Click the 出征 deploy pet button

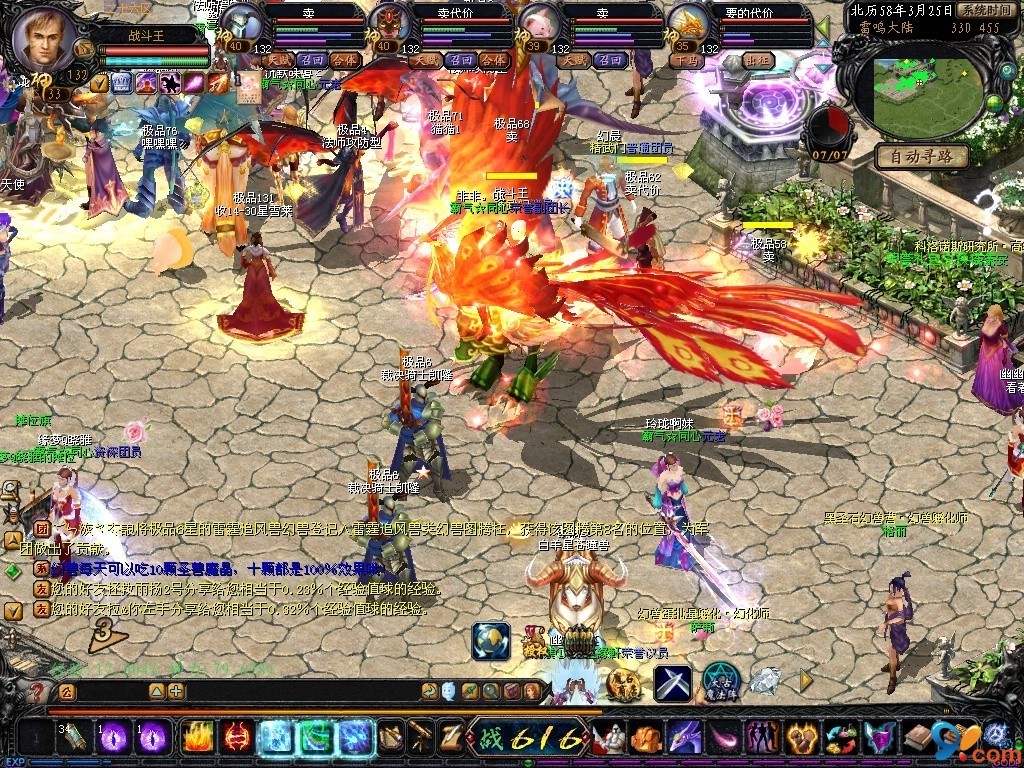(x=759, y=60)
